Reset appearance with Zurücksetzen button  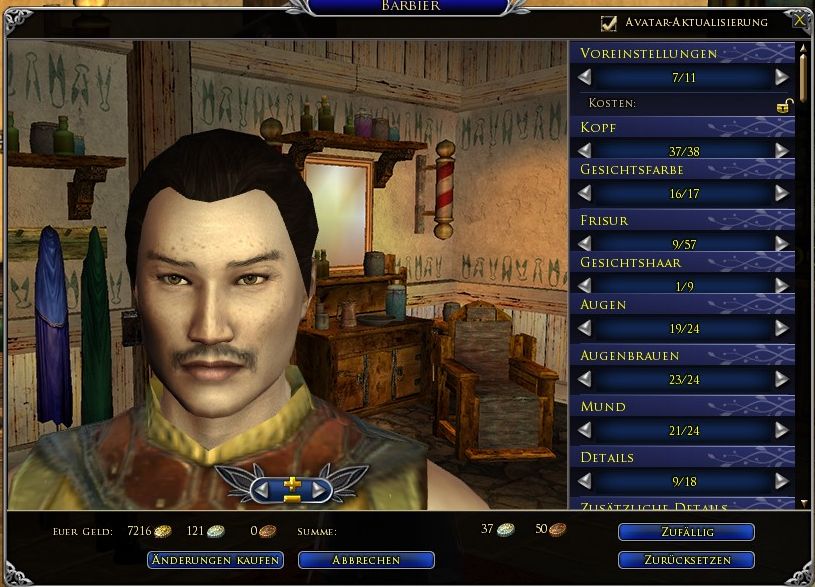pyautogui.click(x=686, y=560)
